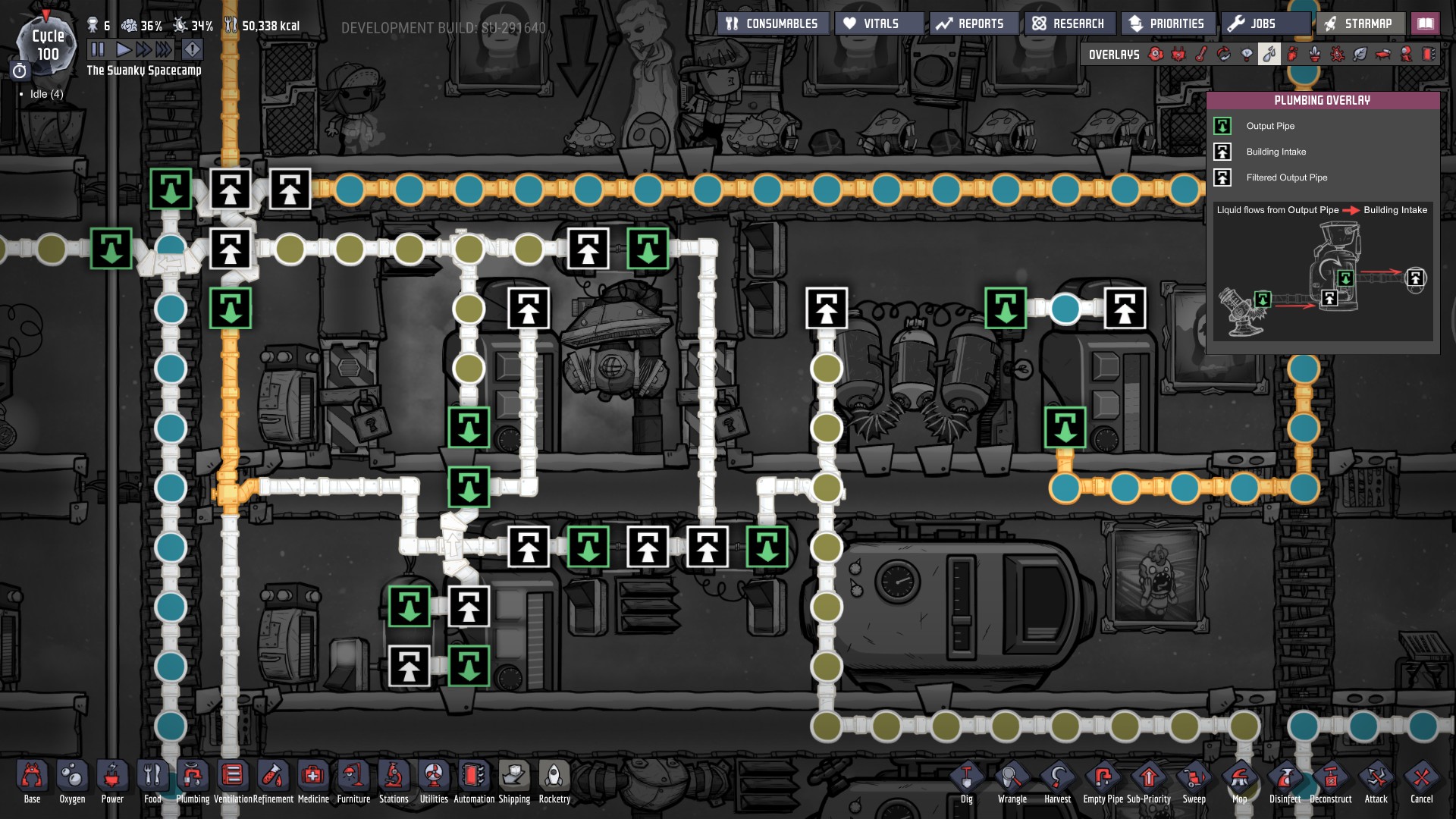Screen dimensions: 1456x819
Task: Click the triple-speed playback control
Action: [162, 50]
